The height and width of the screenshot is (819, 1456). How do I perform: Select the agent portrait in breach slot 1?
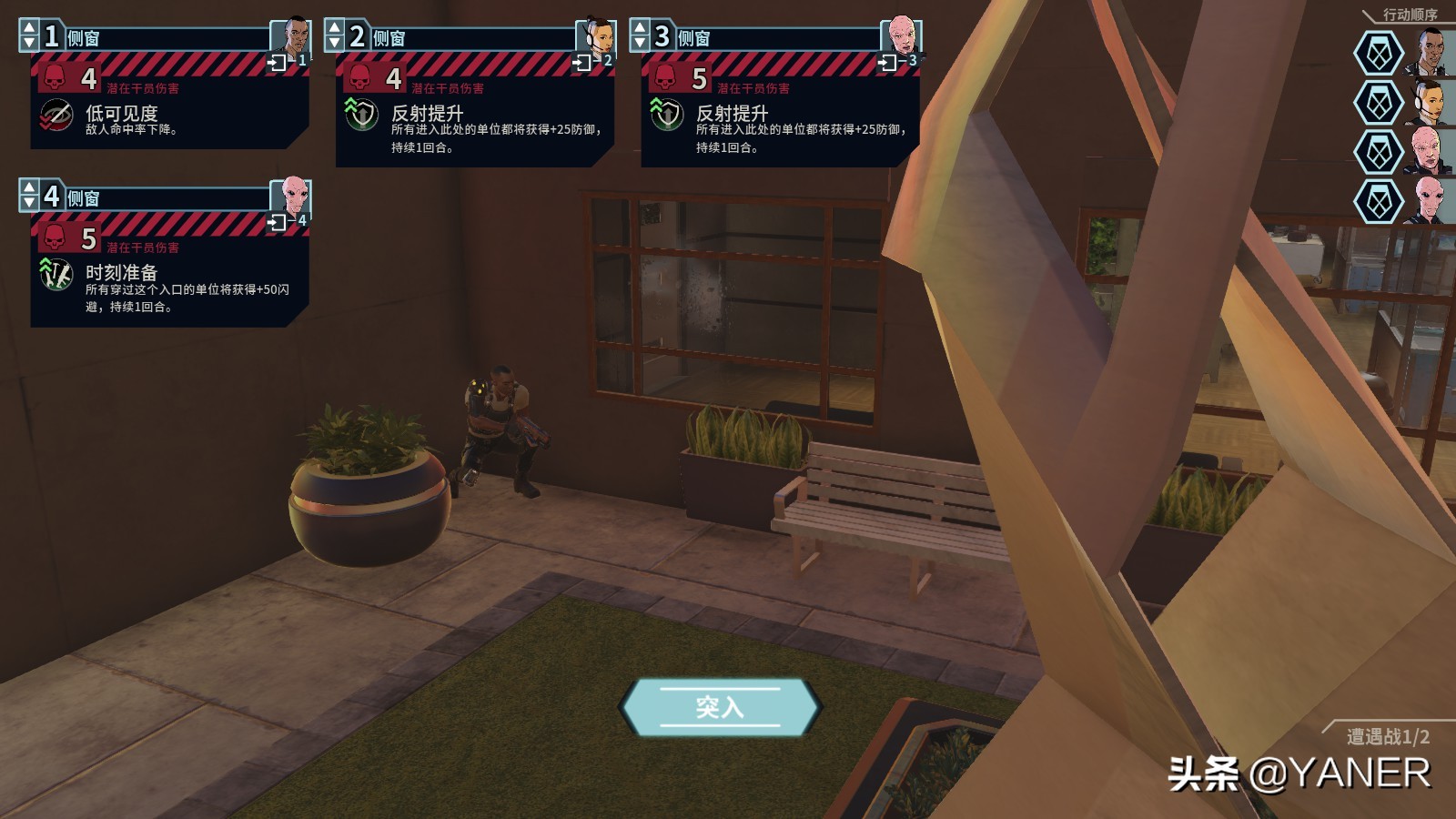(293, 35)
